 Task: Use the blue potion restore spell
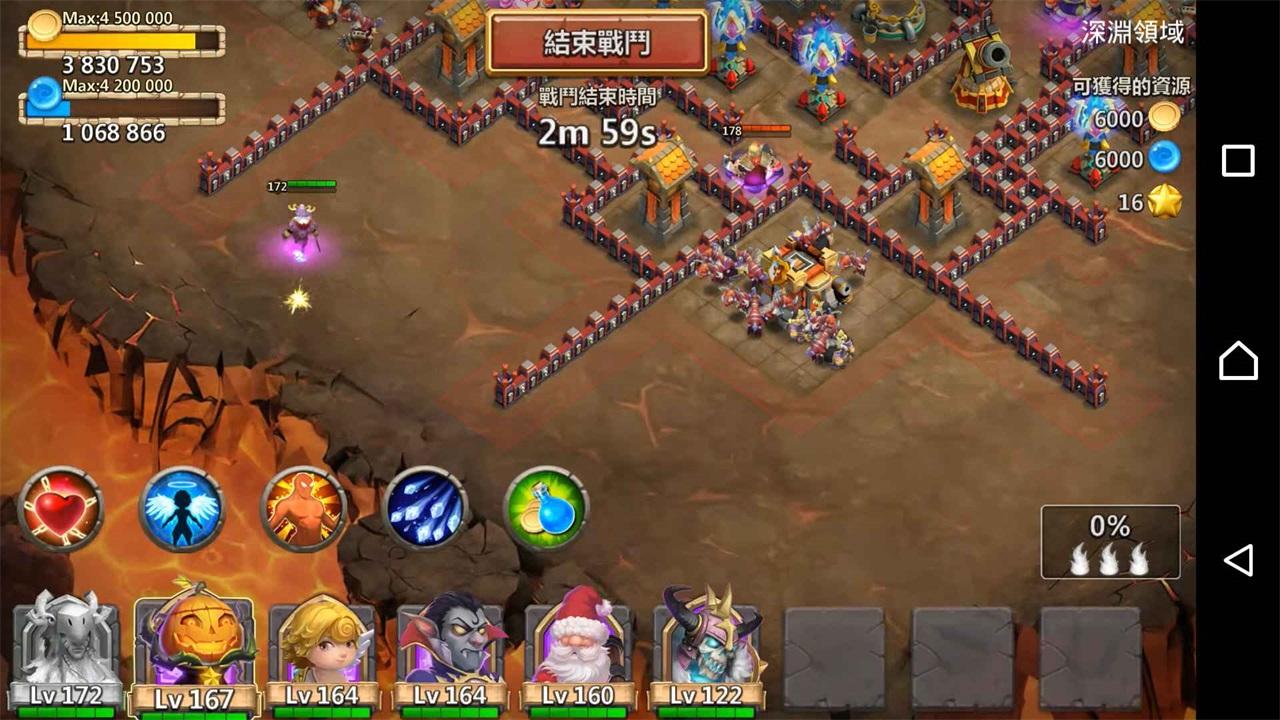point(545,508)
